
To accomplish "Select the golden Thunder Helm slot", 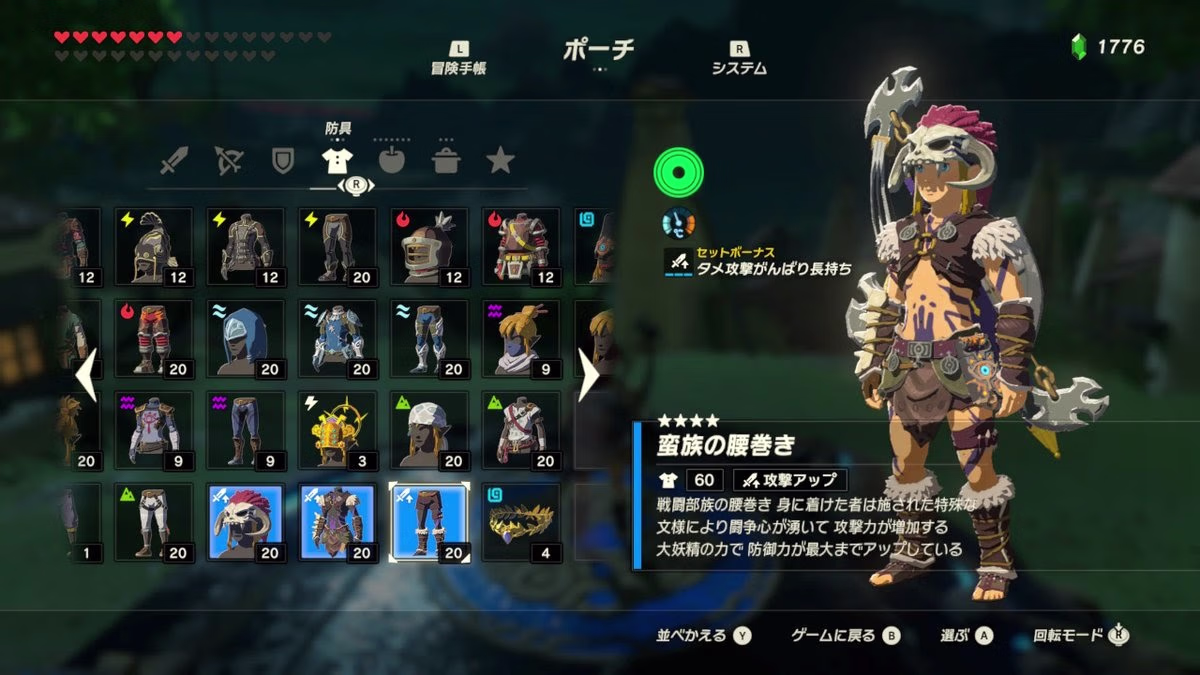I will (x=337, y=430).
